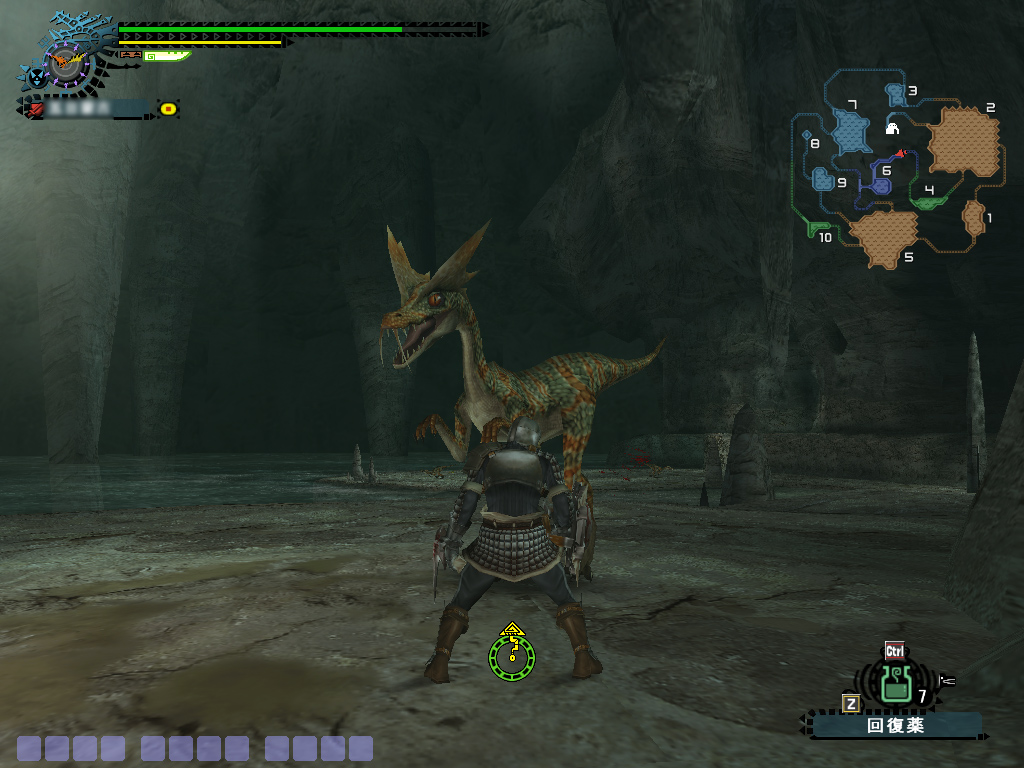Screen dimensions: 1024x768
Task: Click the green target compass ring
Action: [x=512, y=655]
